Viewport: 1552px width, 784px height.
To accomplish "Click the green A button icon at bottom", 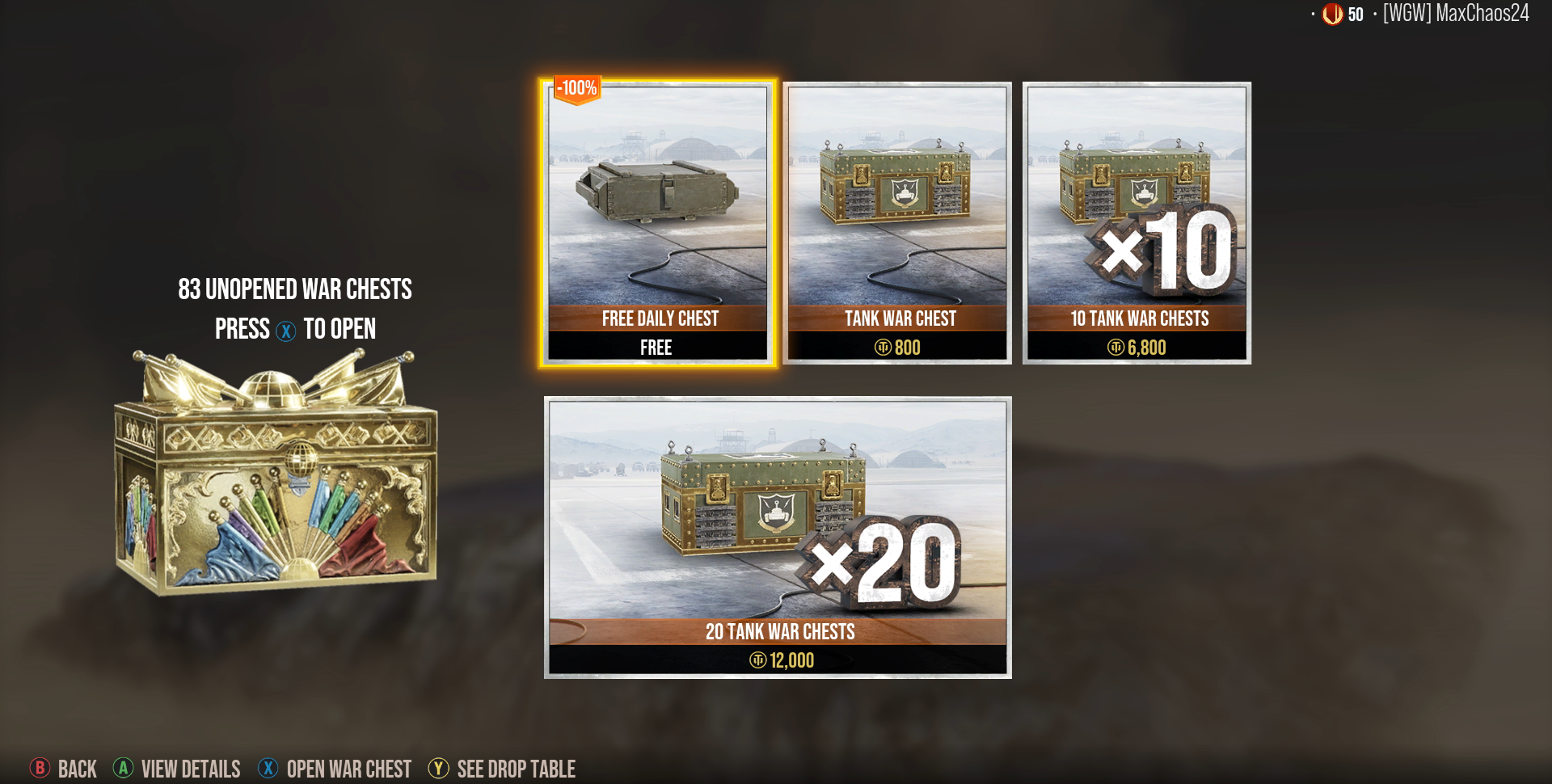I will 124,769.
